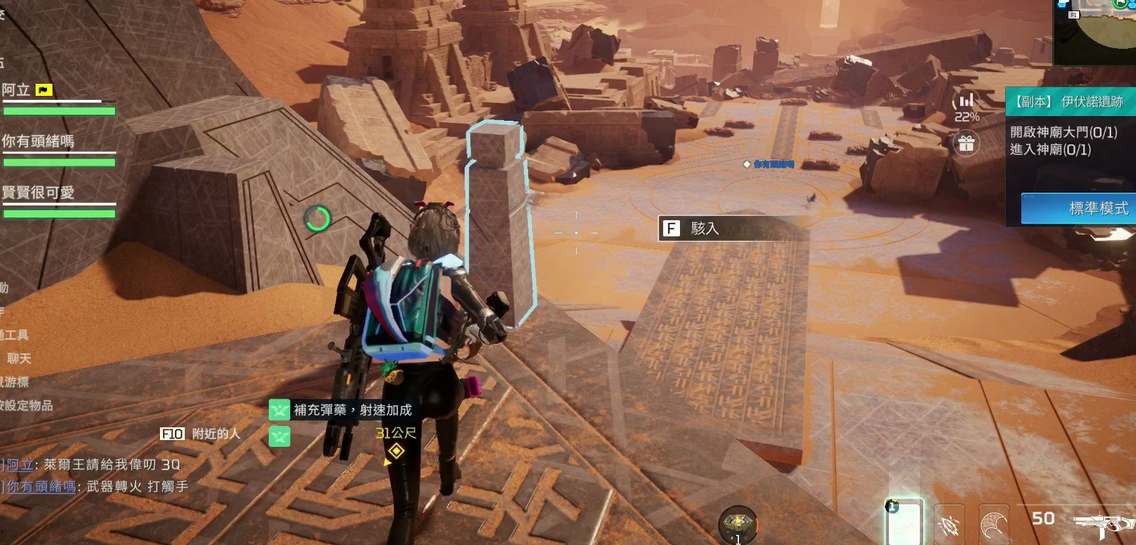The height and width of the screenshot is (545, 1136).
Task: Use the round consumable item icon
Action: [x=737, y=523]
